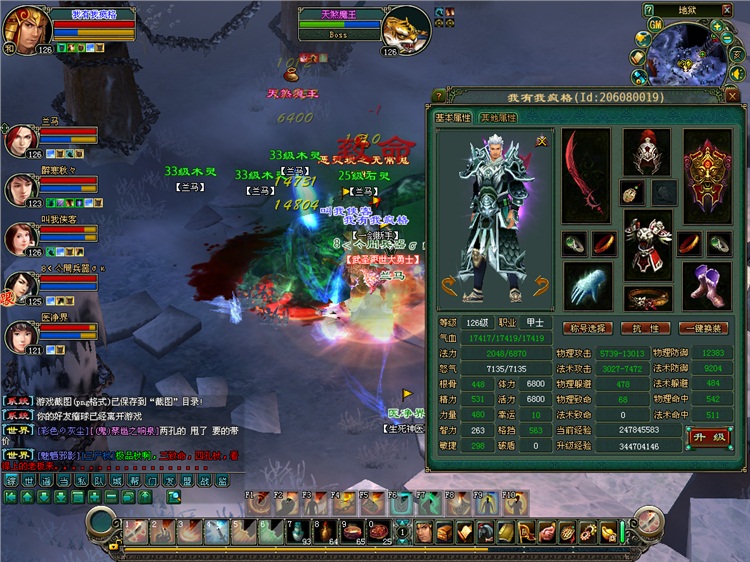Image resolution: width=750 pixels, height=562 pixels.
Task: Click the 升级 level-up button
Action: click(709, 437)
